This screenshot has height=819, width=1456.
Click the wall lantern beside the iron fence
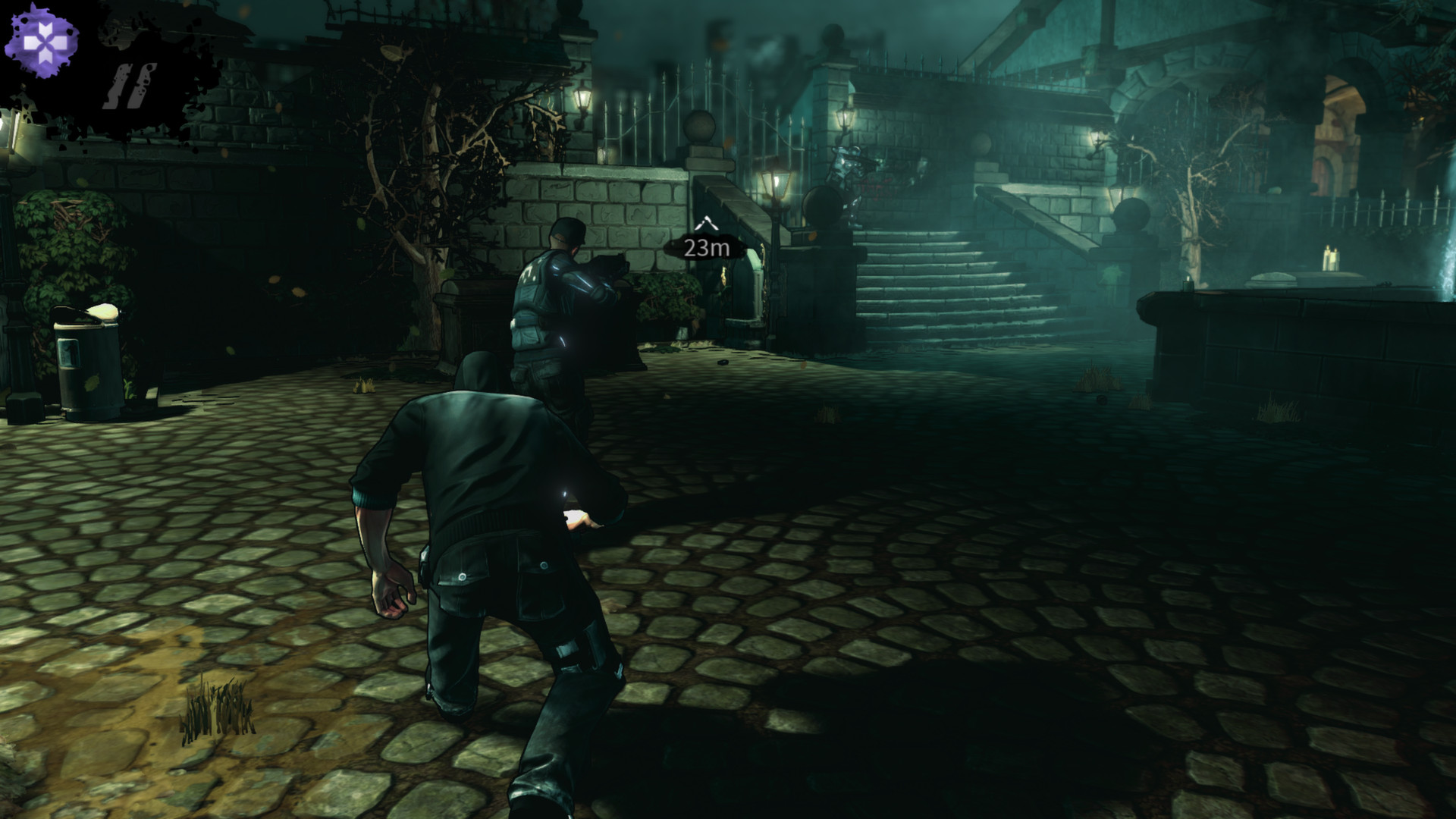pyautogui.click(x=582, y=99)
